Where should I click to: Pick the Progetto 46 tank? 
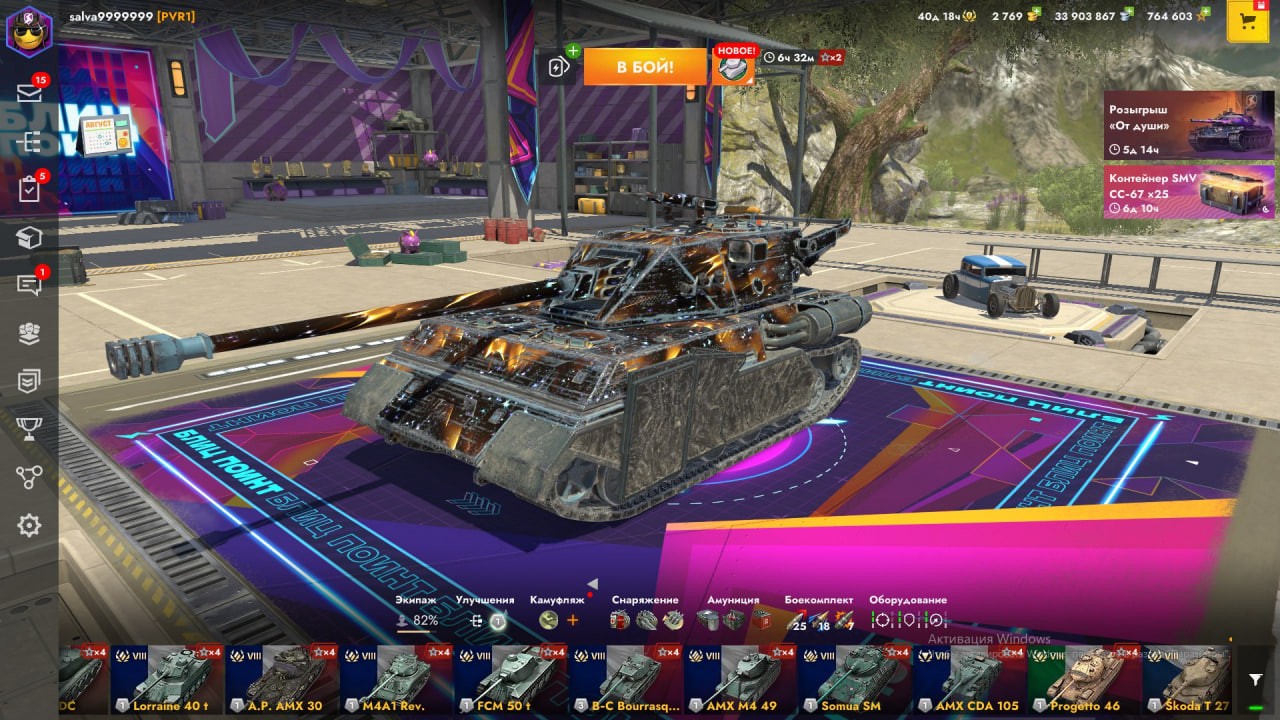pos(1085,680)
